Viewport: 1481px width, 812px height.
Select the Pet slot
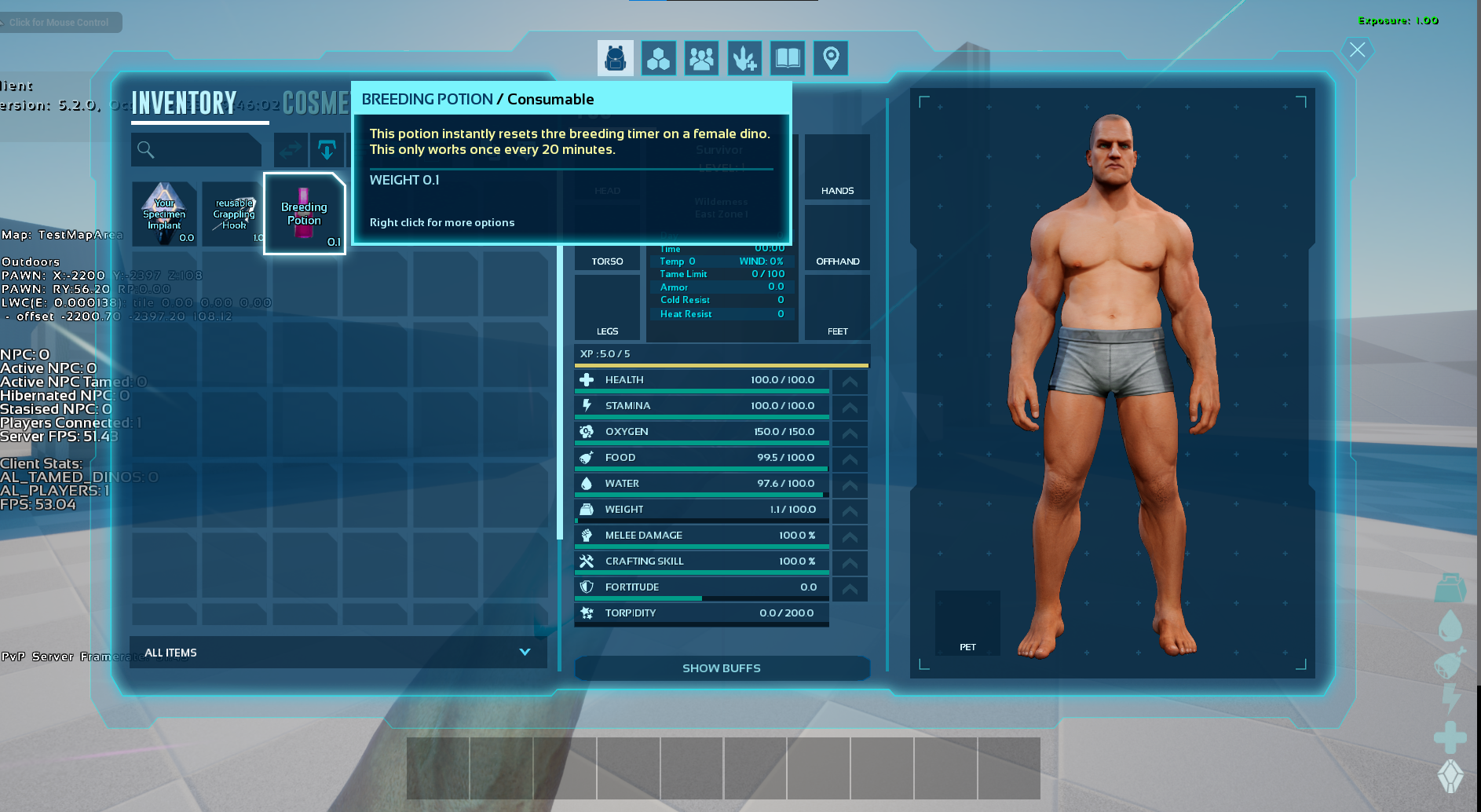pos(967,623)
